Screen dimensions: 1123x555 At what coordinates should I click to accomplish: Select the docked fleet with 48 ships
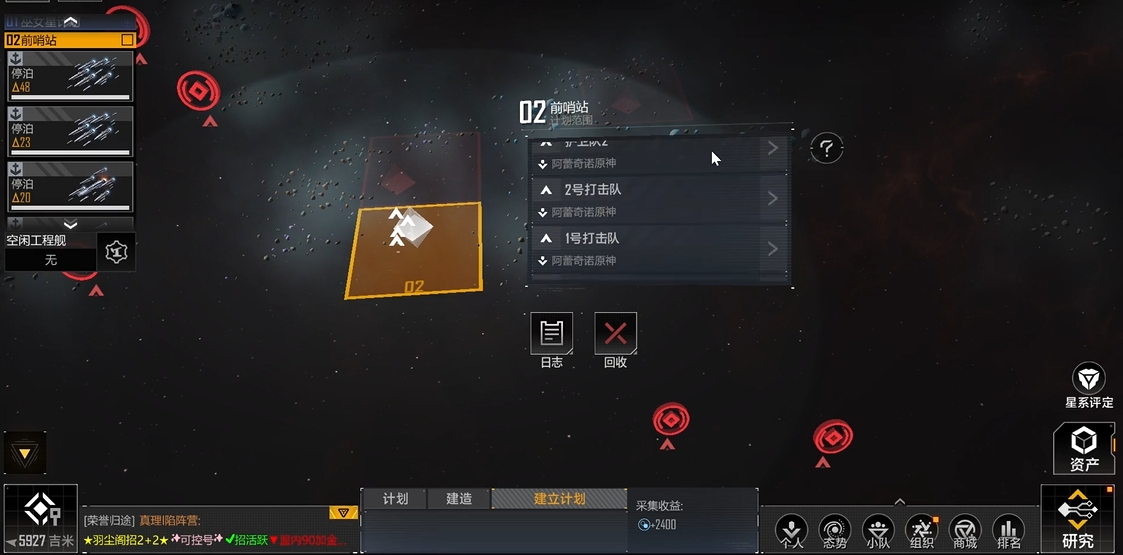coord(70,76)
